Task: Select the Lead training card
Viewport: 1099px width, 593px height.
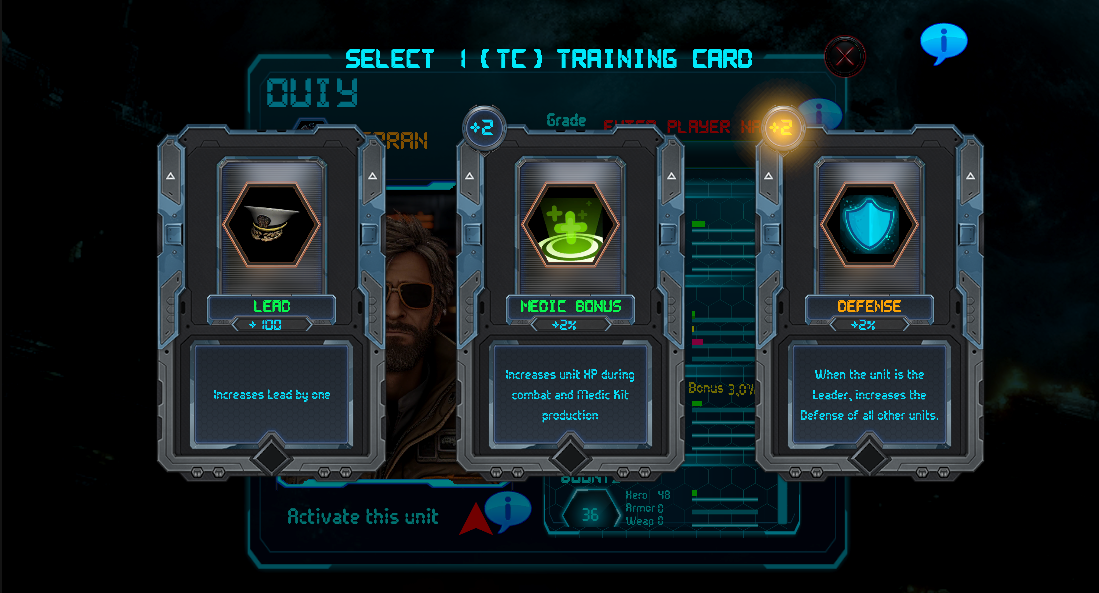Action: (271, 300)
